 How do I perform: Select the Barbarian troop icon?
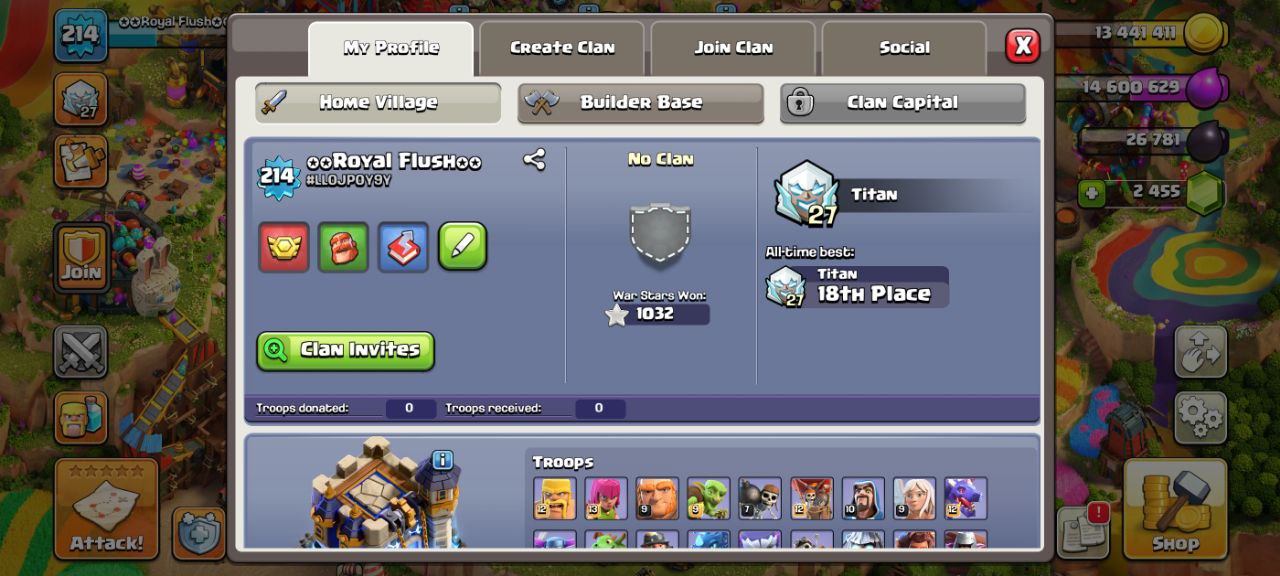pos(554,498)
